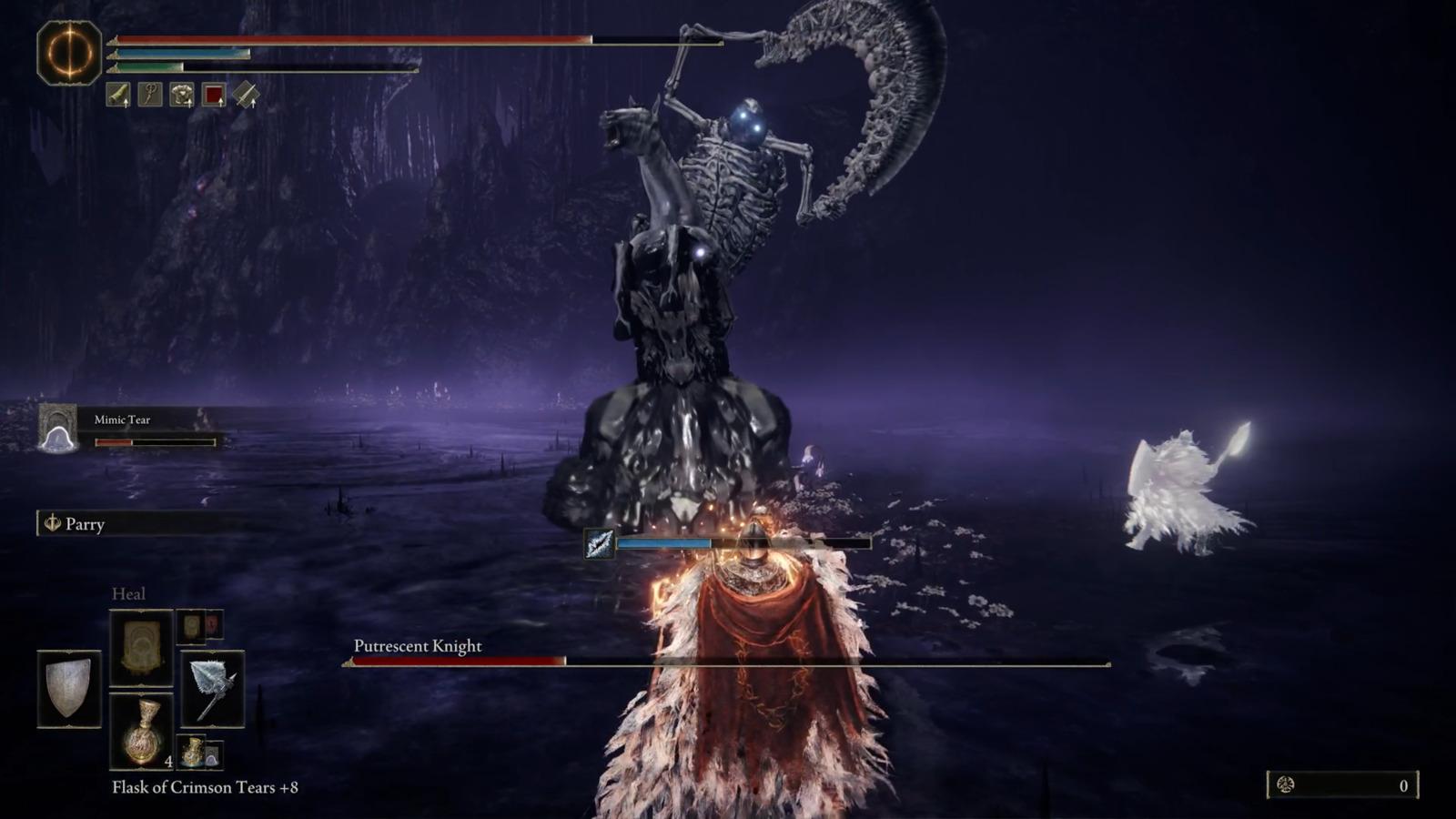Click the chest armor buff icon
The height and width of the screenshot is (819, 1456).
click(182, 95)
